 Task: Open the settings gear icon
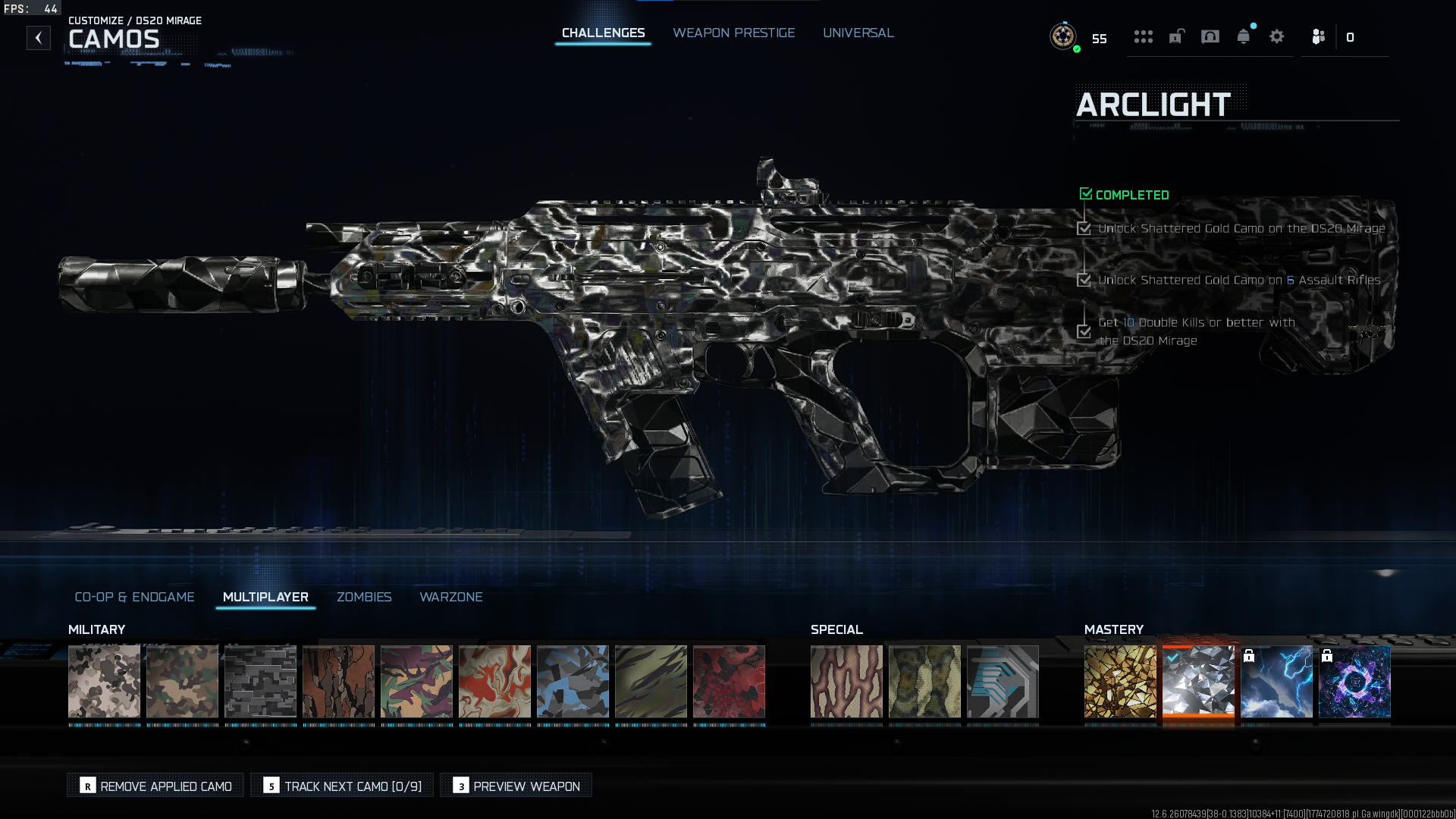click(1276, 36)
